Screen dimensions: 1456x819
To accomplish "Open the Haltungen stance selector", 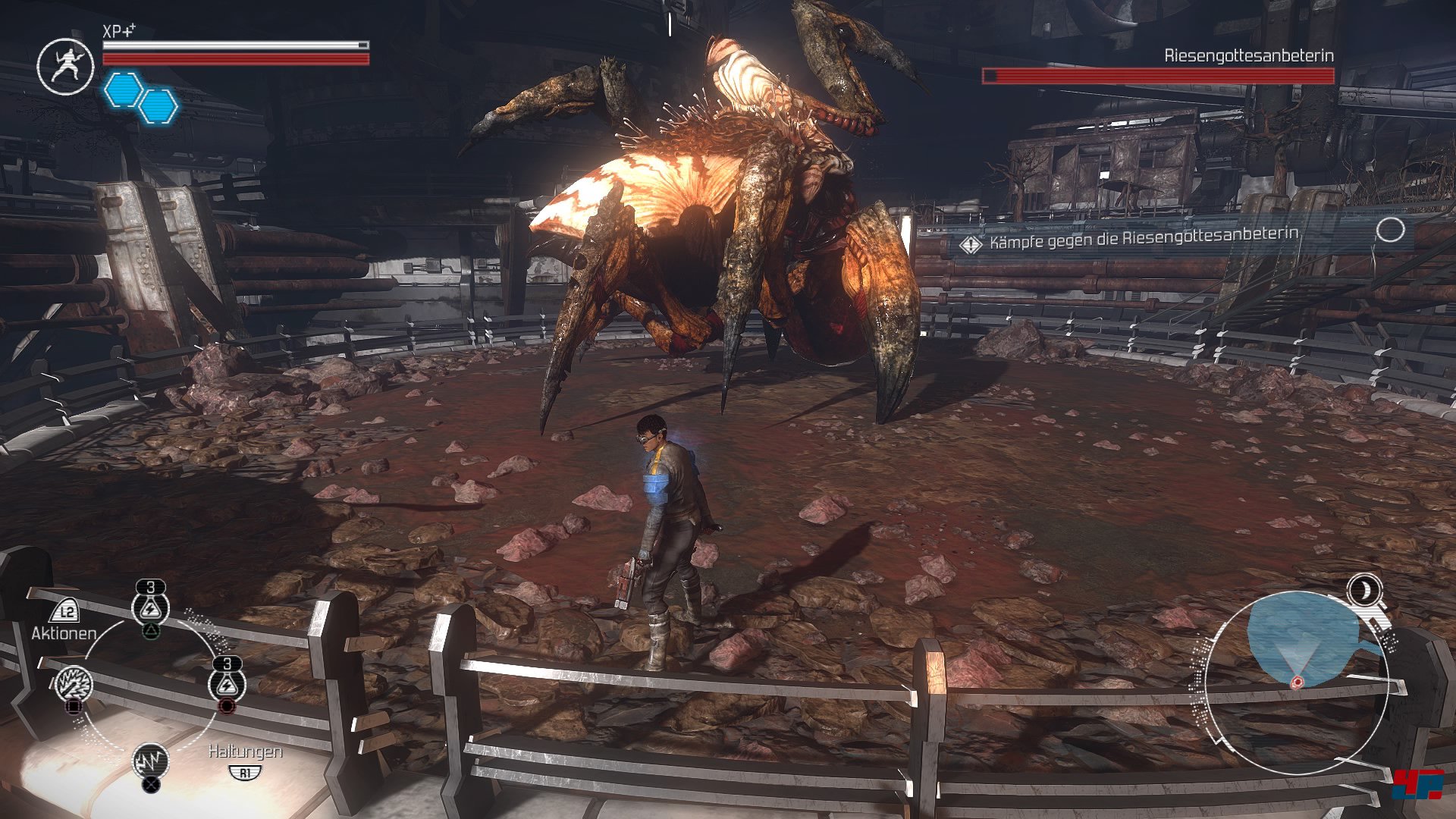I will (245, 752).
